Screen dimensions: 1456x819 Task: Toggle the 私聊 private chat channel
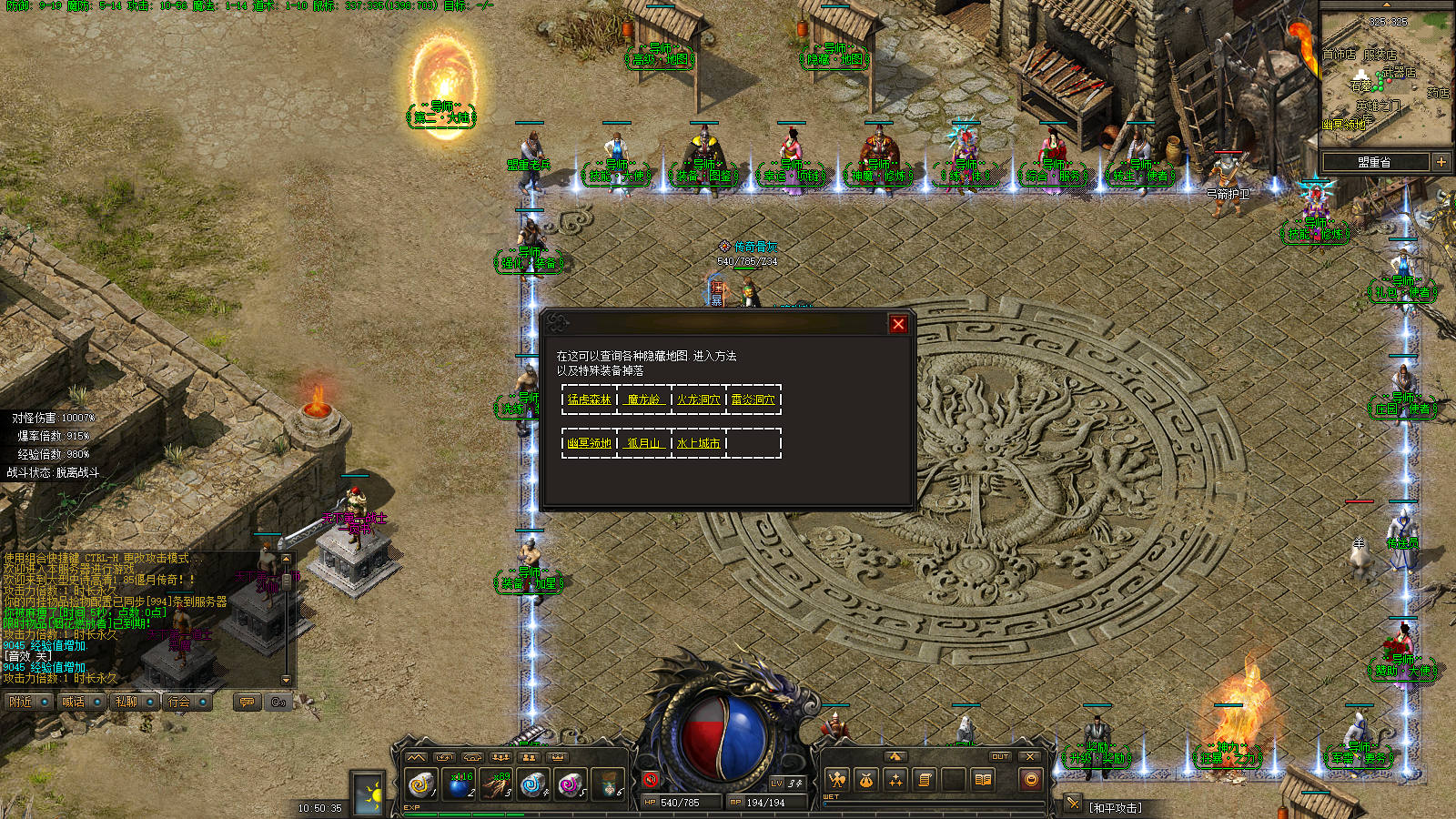point(134,702)
